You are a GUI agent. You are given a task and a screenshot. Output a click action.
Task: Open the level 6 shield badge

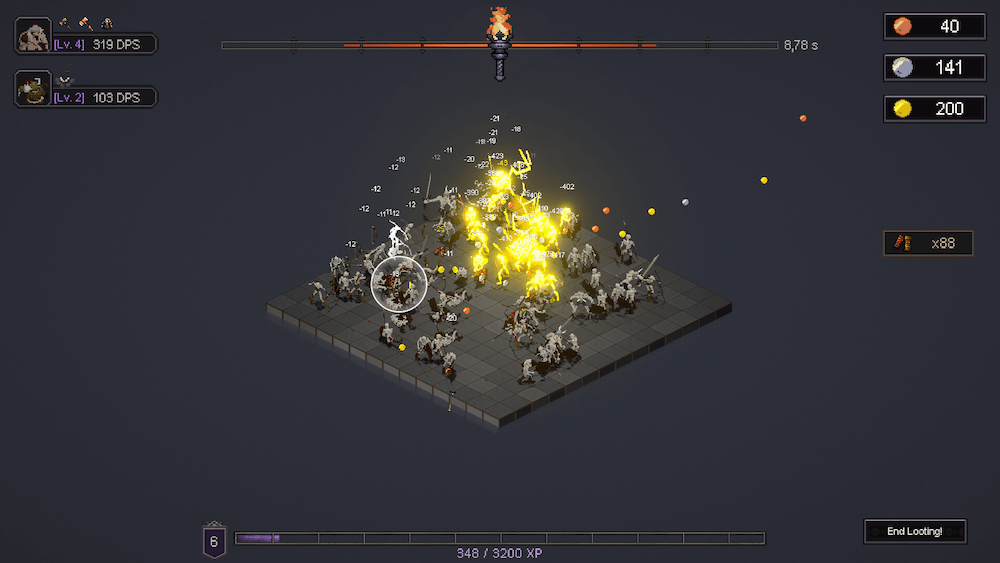click(x=214, y=540)
